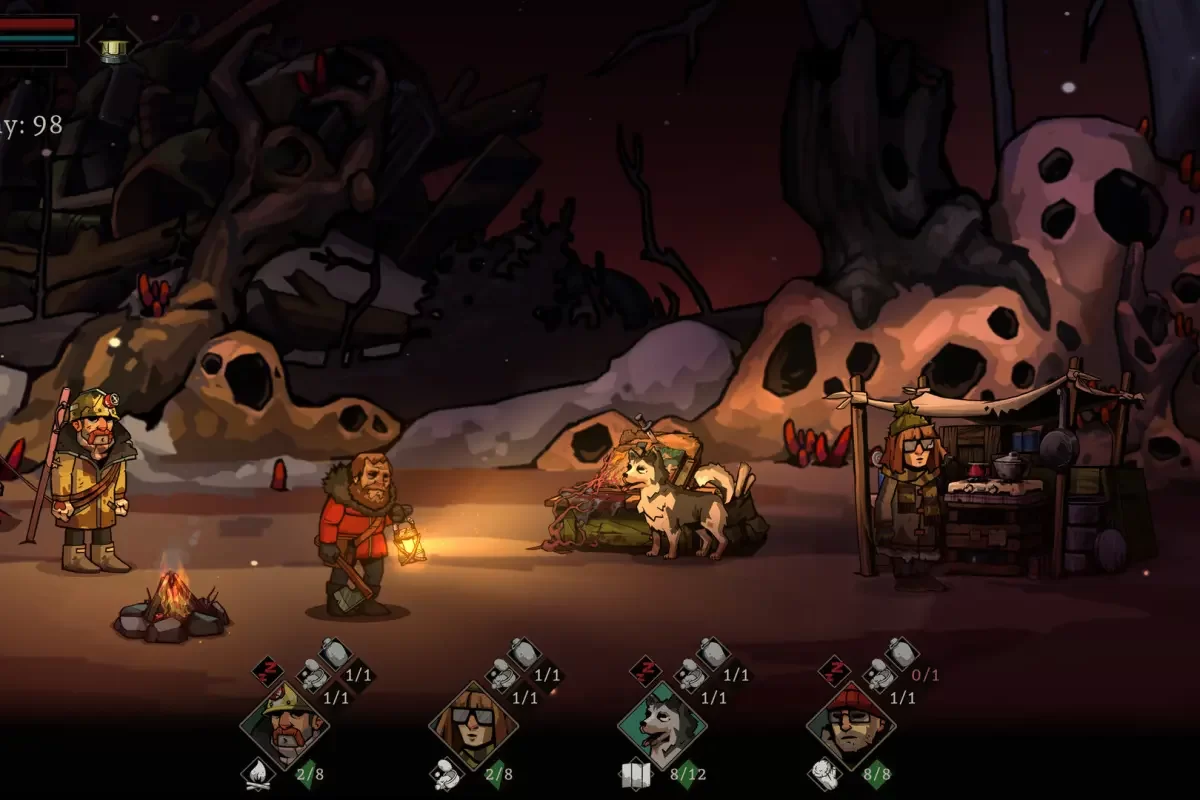Click the lantern icon beside the status bars
The image size is (1200, 800).
pyautogui.click(x=113, y=40)
